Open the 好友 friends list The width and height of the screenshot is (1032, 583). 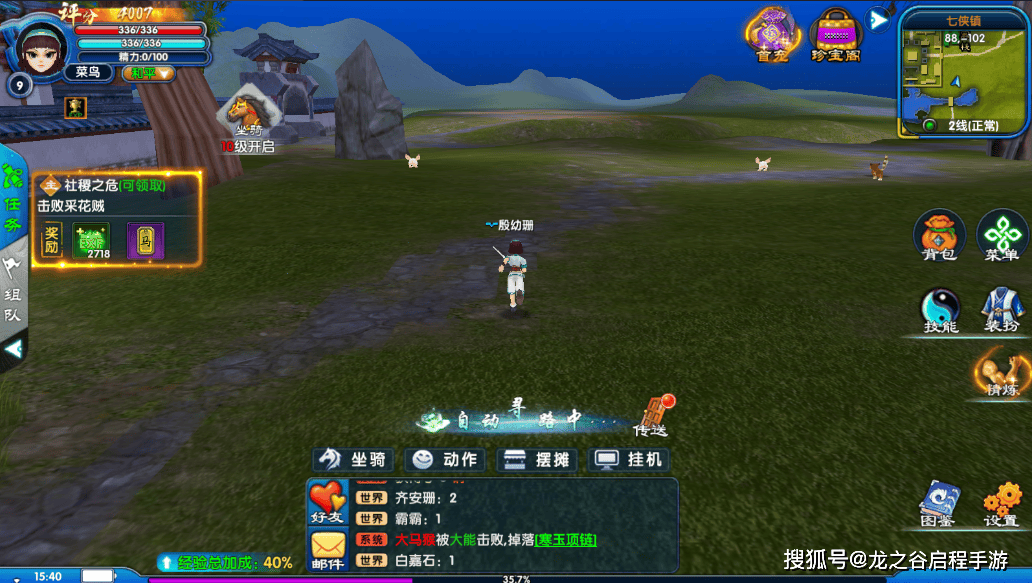(x=327, y=502)
